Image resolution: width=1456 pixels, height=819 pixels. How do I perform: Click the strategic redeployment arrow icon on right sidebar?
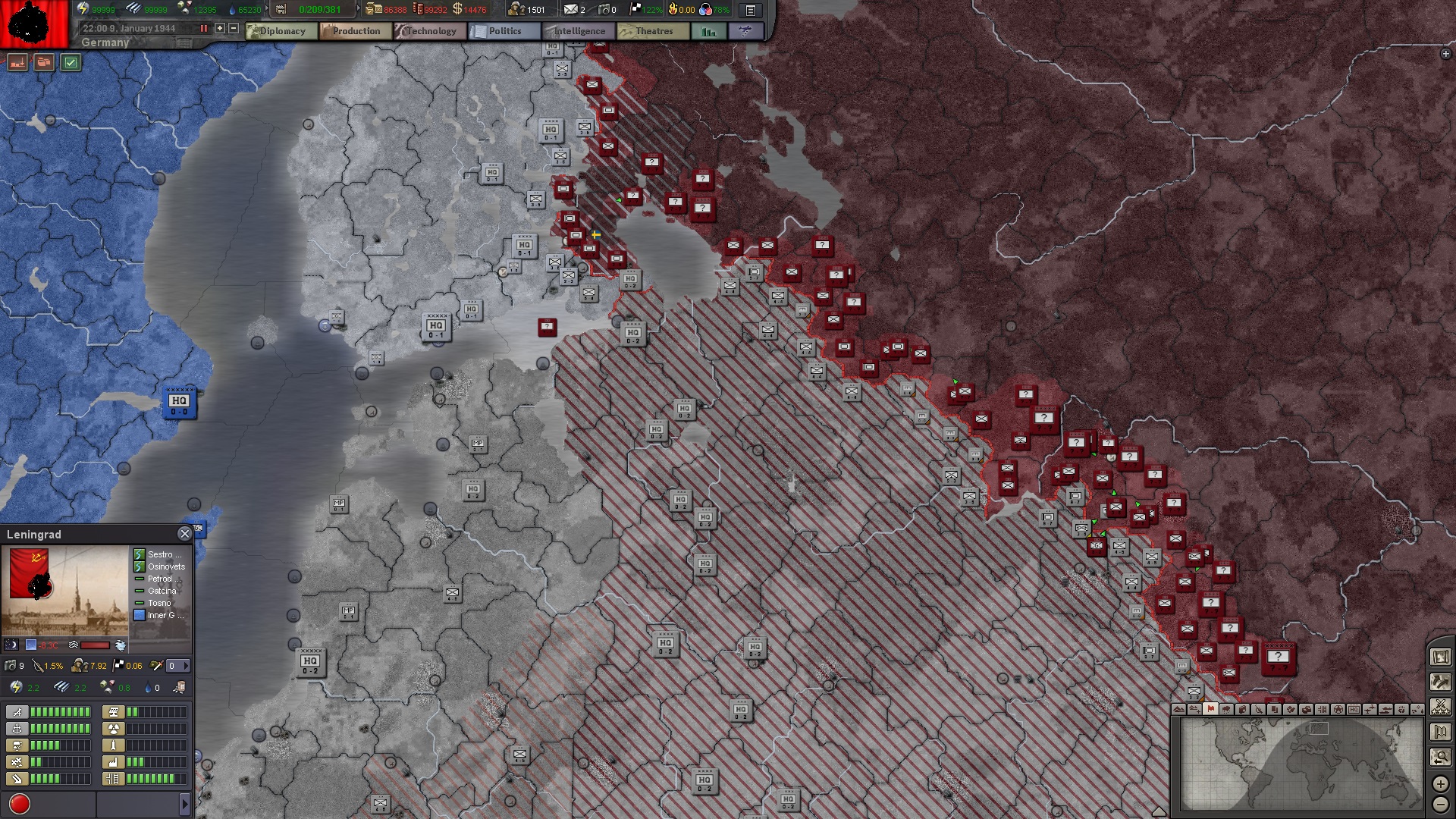coord(1440,682)
